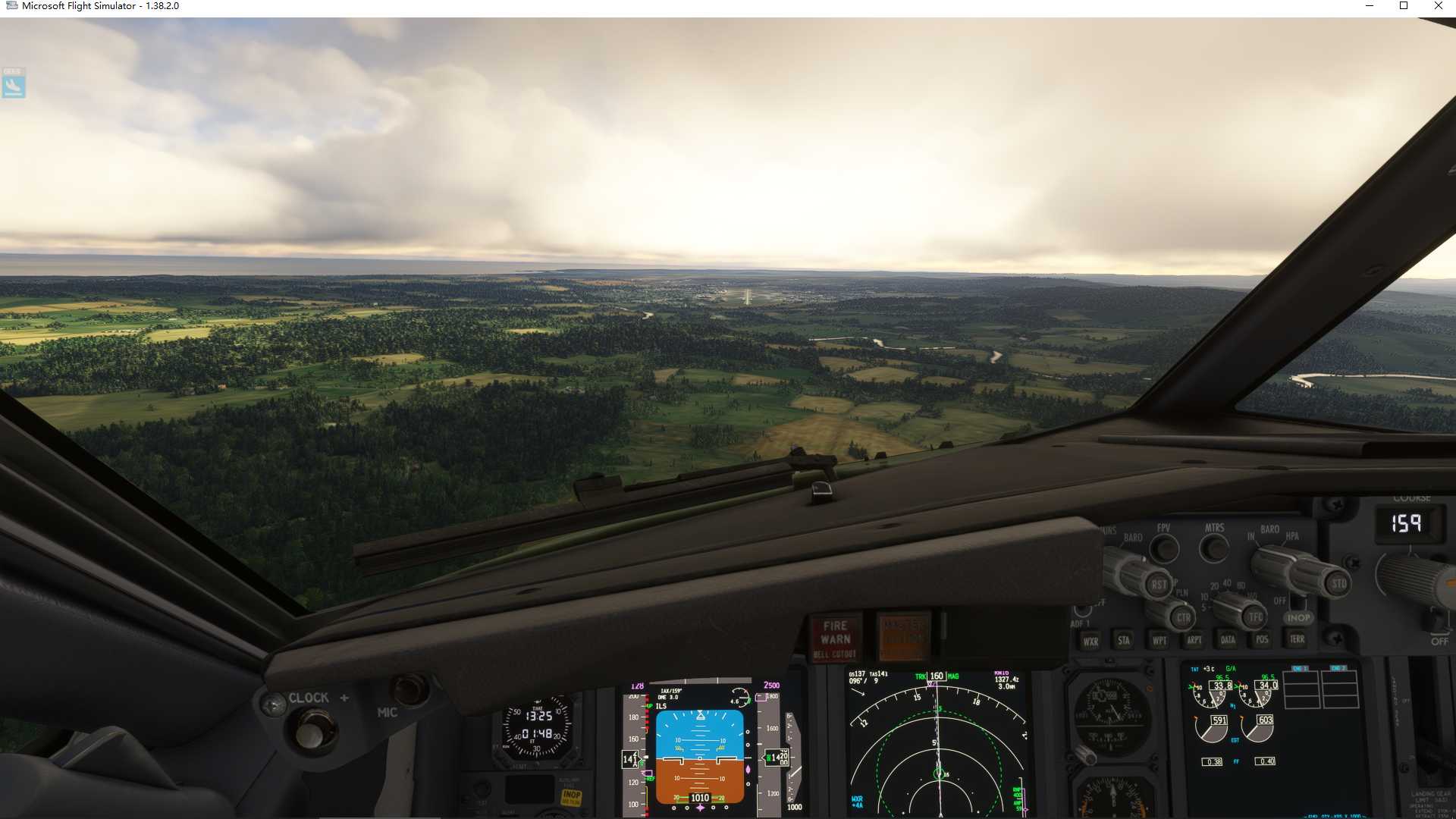
Task: Click the WXR weather radar button
Action: point(1090,641)
